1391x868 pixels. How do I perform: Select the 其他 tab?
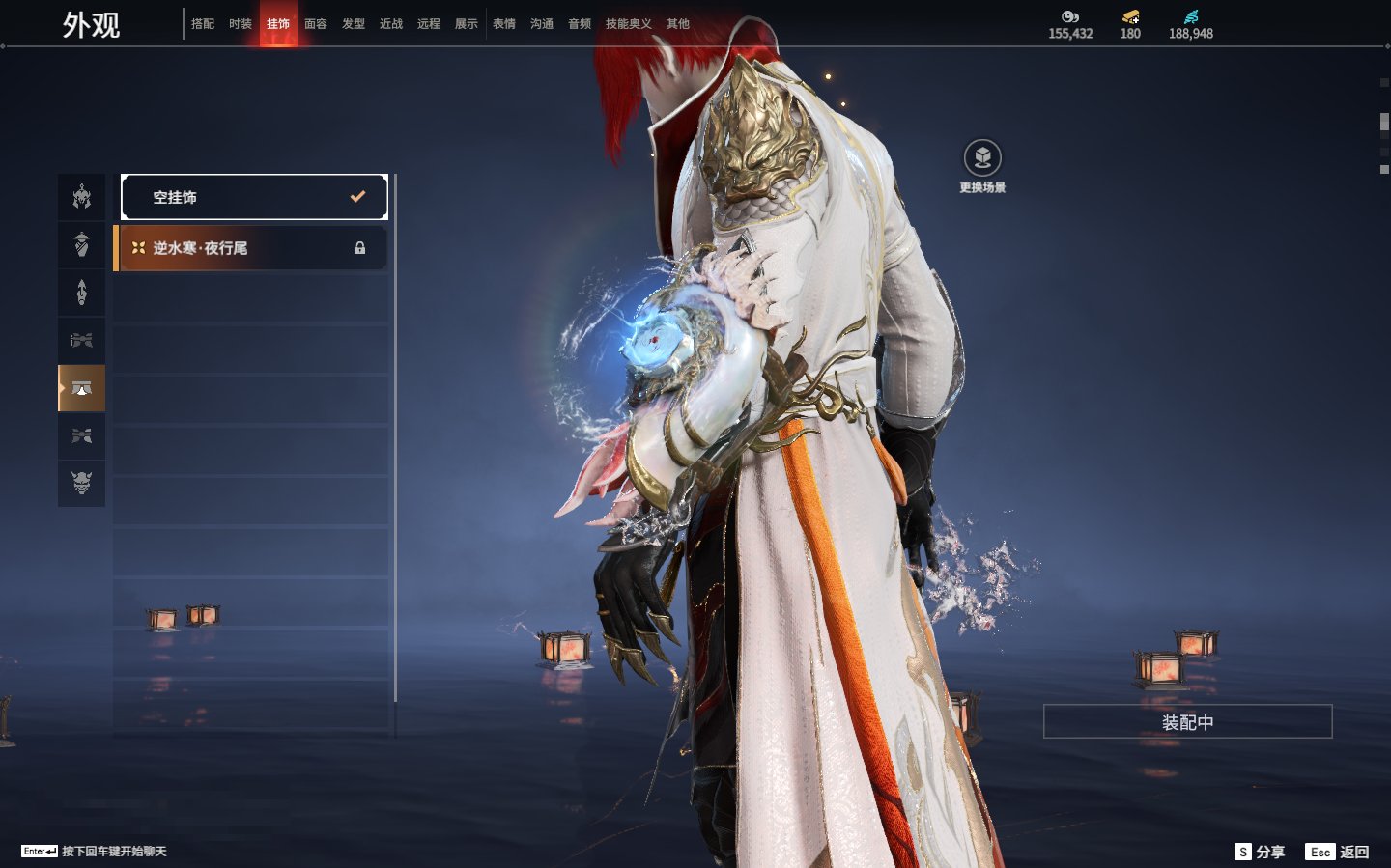click(678, 24)
